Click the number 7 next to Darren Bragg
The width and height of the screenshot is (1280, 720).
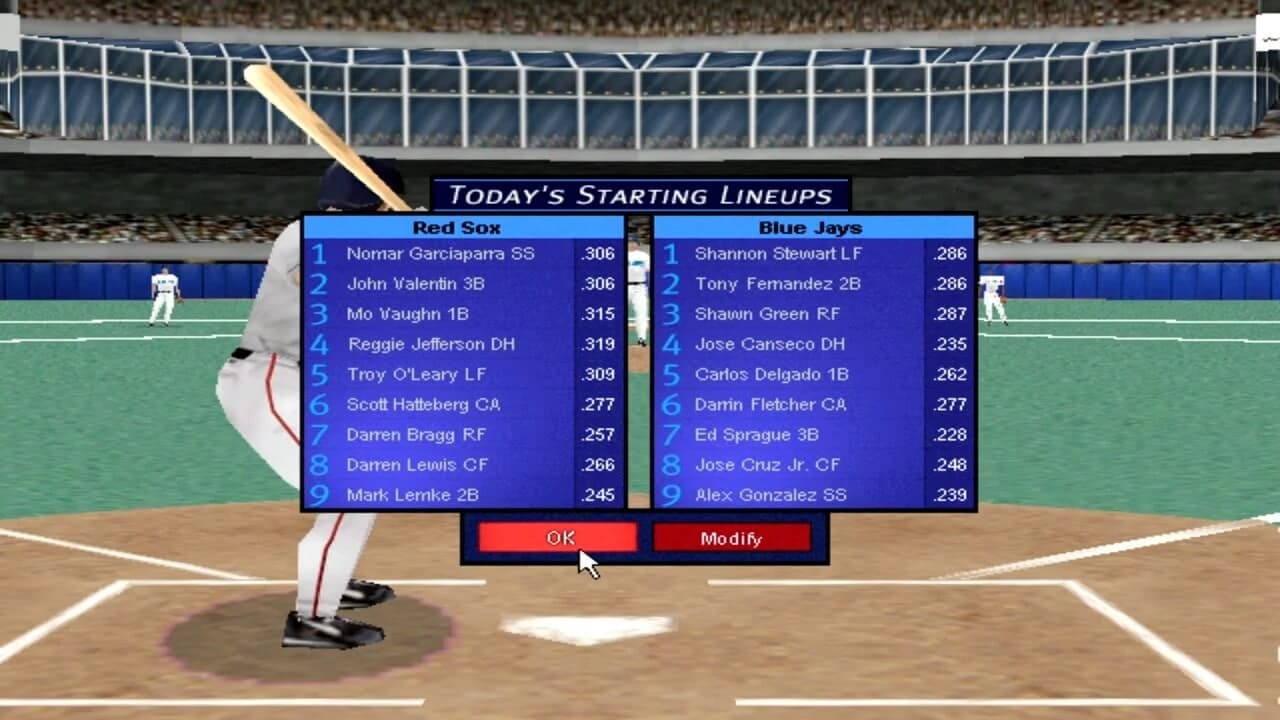[x=320, y=434]
